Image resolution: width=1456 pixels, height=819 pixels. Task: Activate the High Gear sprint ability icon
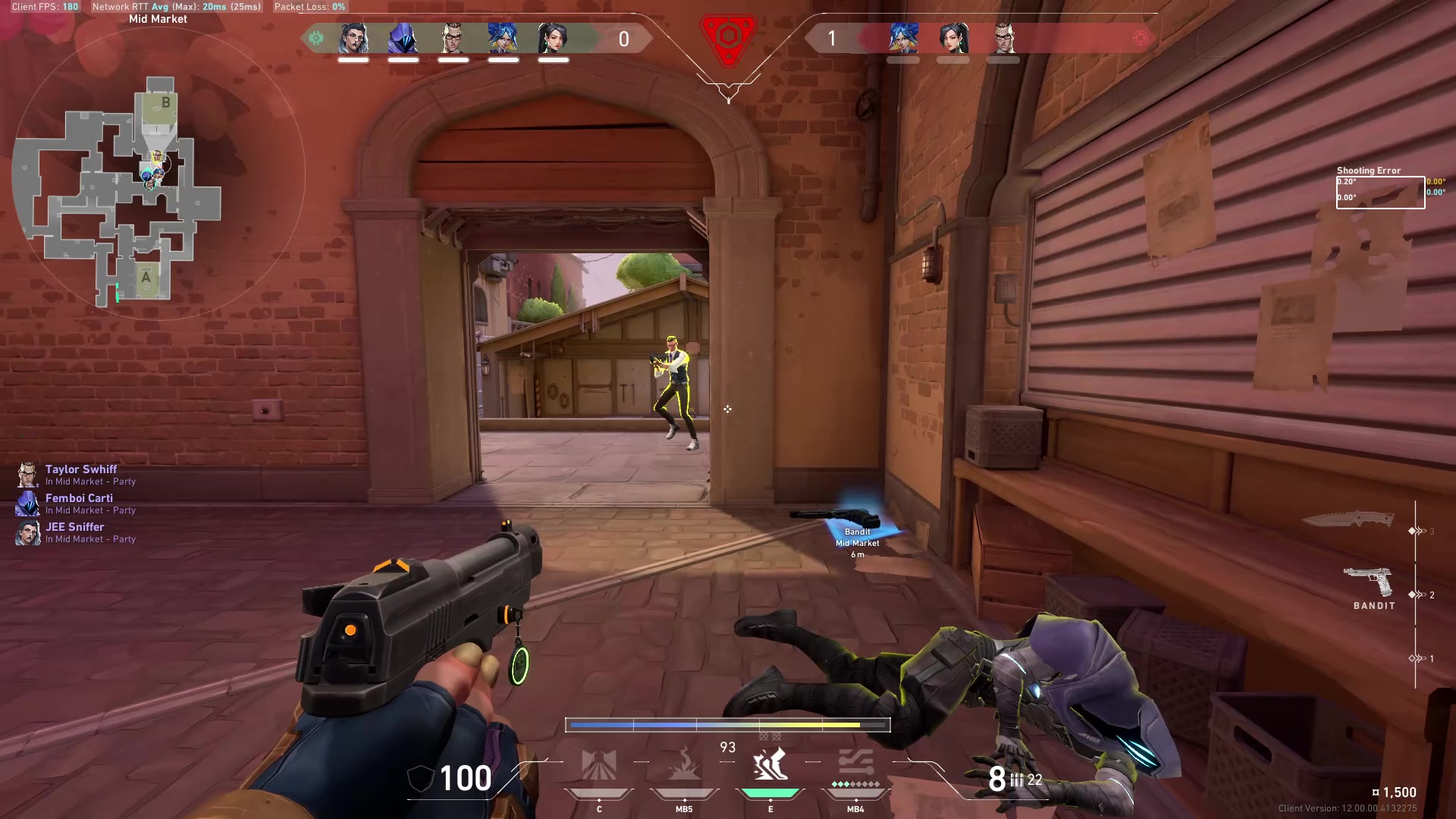pyautogui.click(x=770, y=766)
